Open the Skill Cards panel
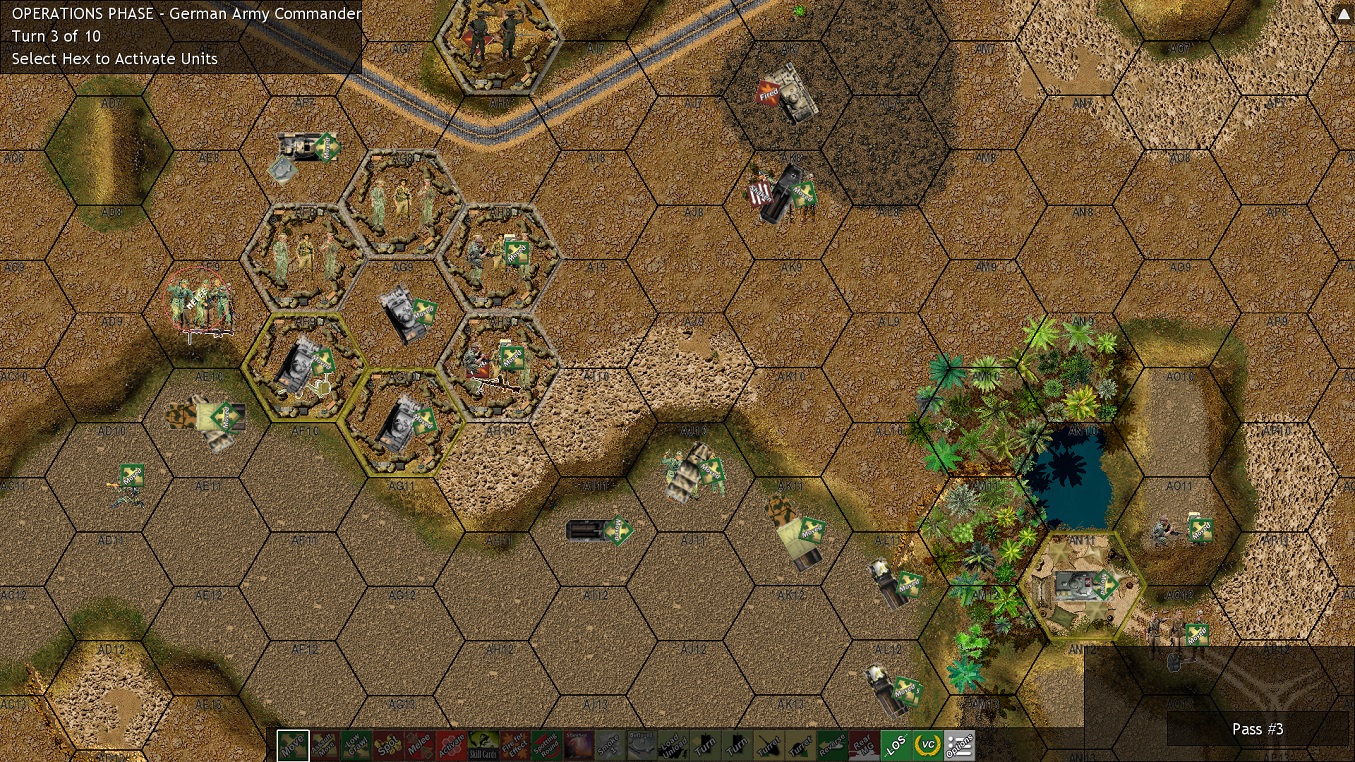 (483, 744)
